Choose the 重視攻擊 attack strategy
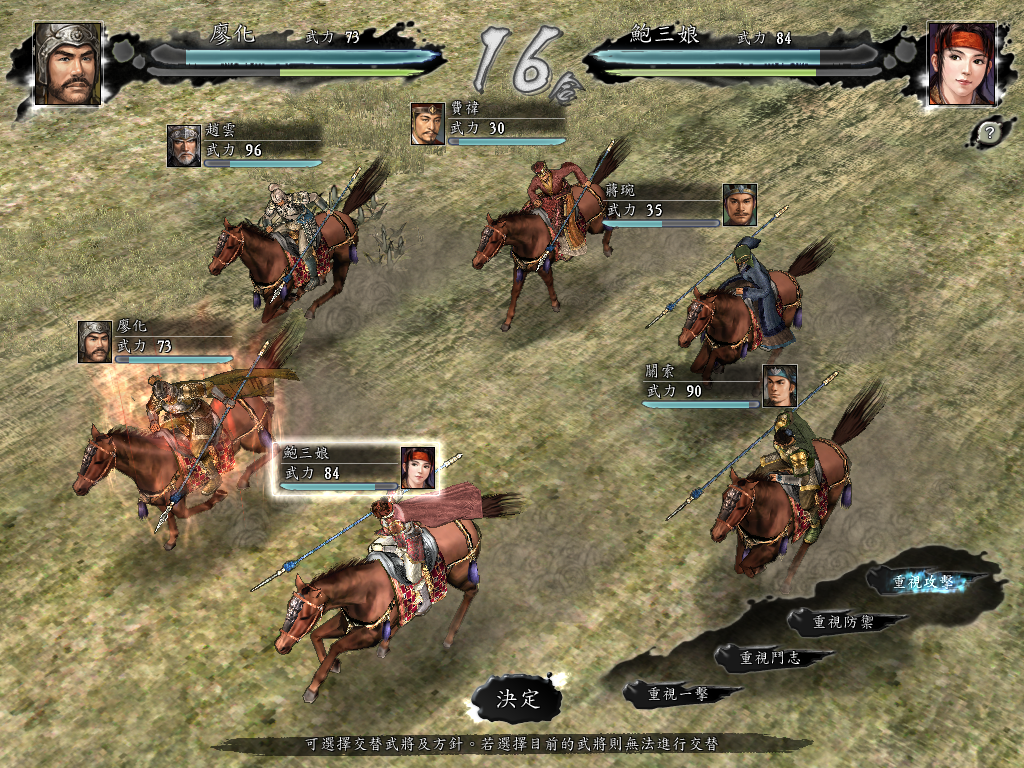 923,583
